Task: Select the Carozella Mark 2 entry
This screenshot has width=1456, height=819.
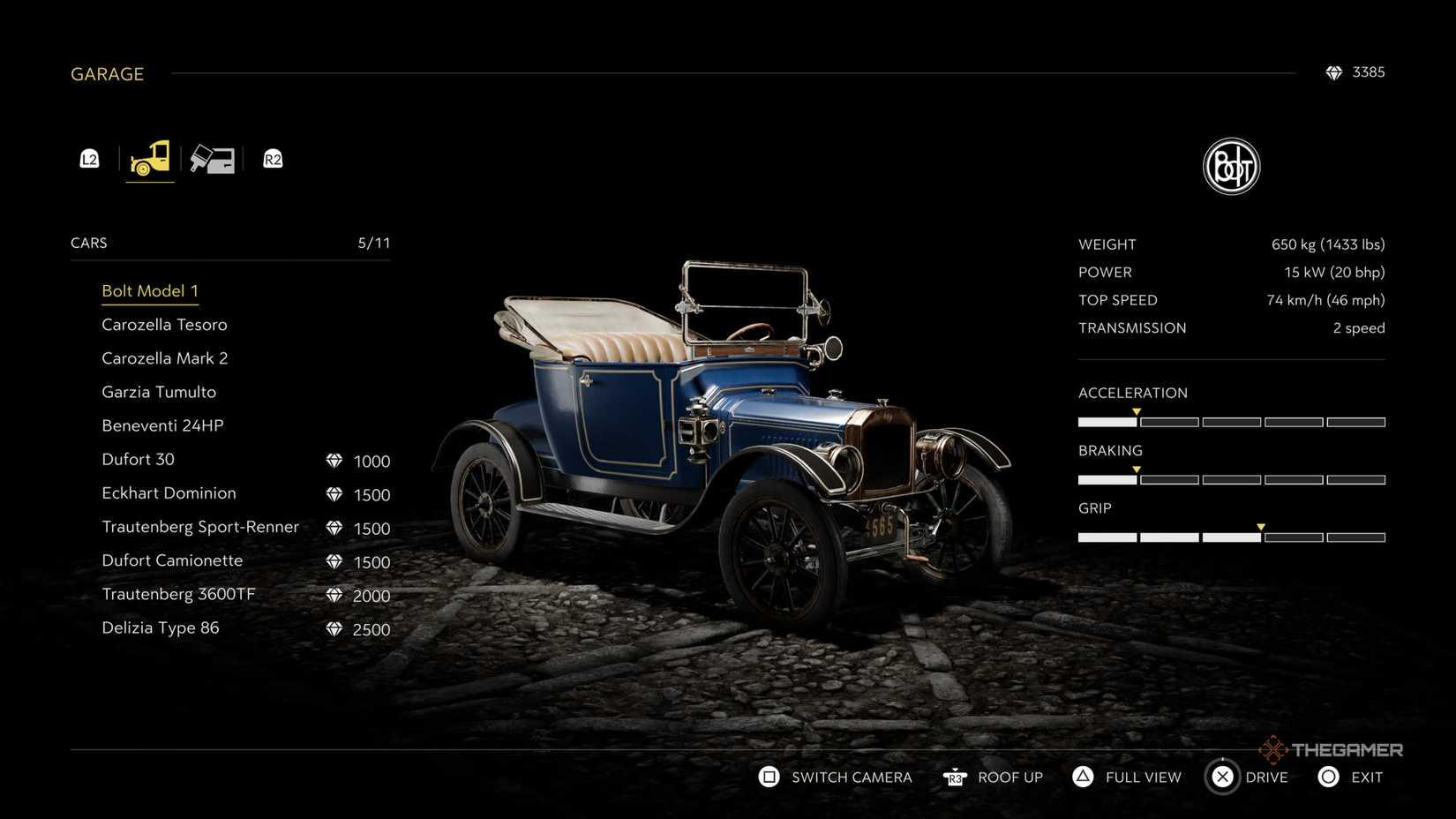Action: click(x=164, y=358)
